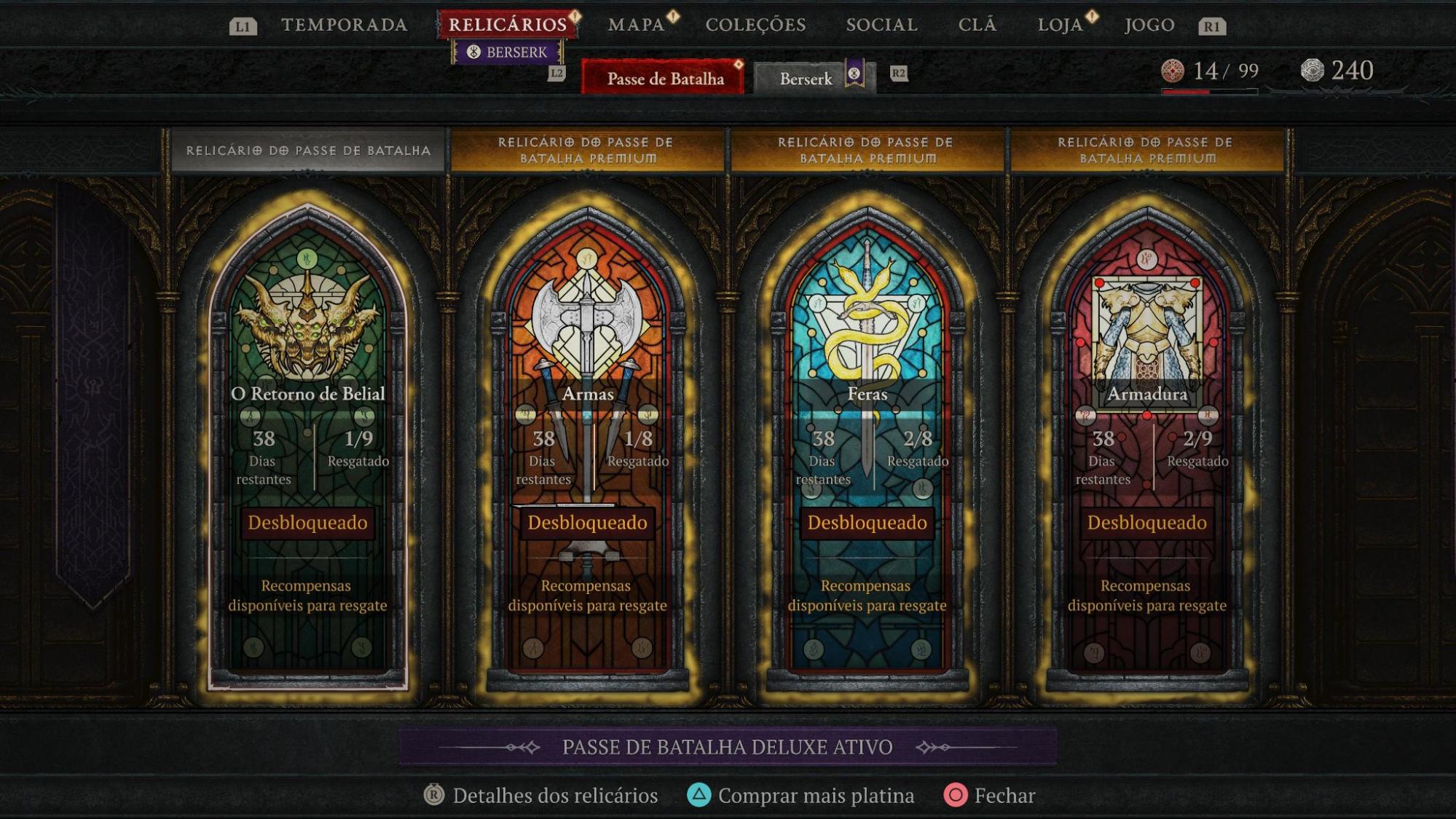Switch to the Berserk sub-tab
This screenshot has width=1456, height=819.
click(x=806, y=78)
